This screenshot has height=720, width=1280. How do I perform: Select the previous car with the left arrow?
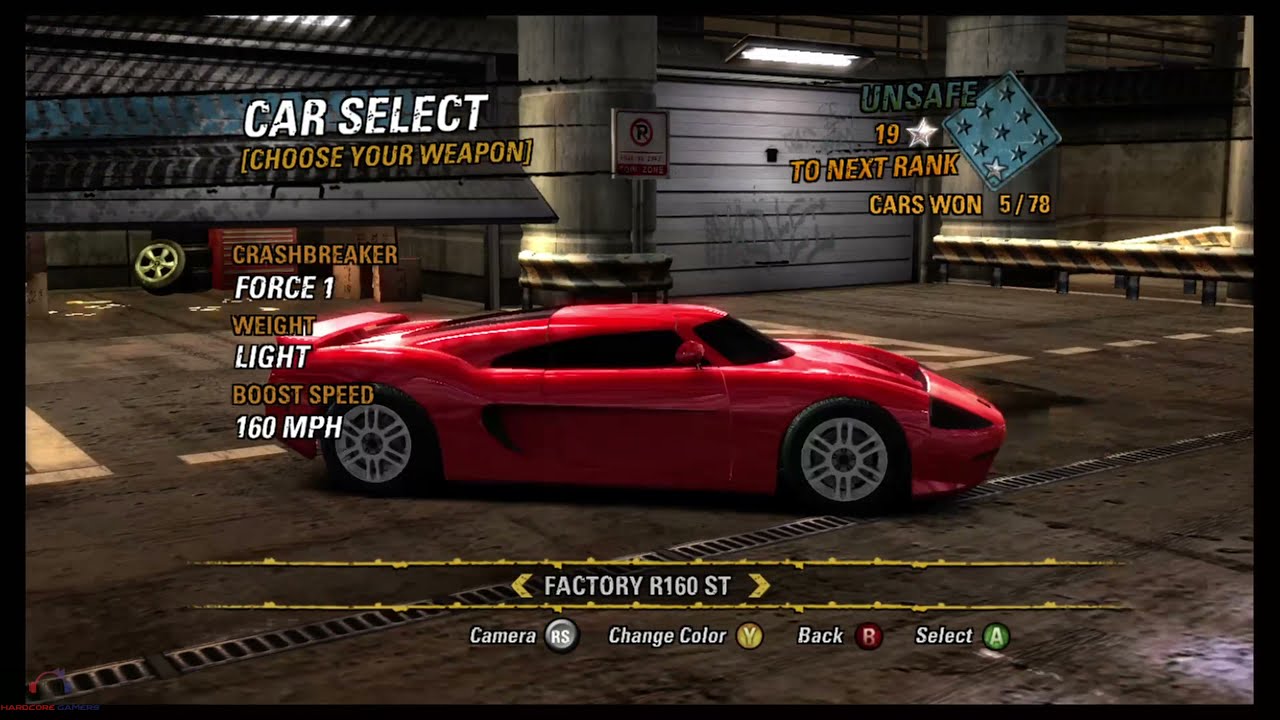(x=521, y=586)
